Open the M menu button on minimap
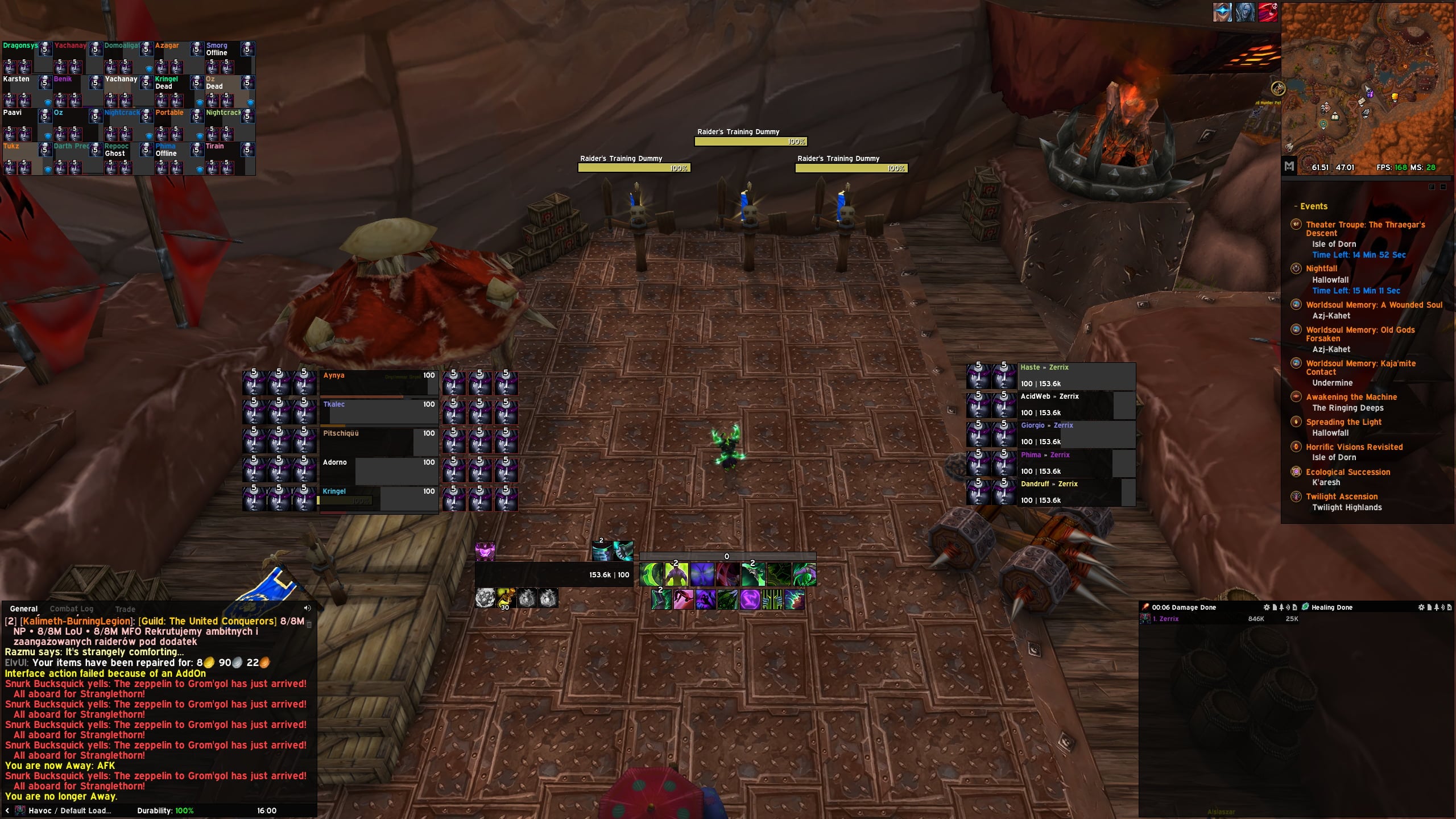The width and height of the screenshot is (1456, 819). click(1289, 166)
